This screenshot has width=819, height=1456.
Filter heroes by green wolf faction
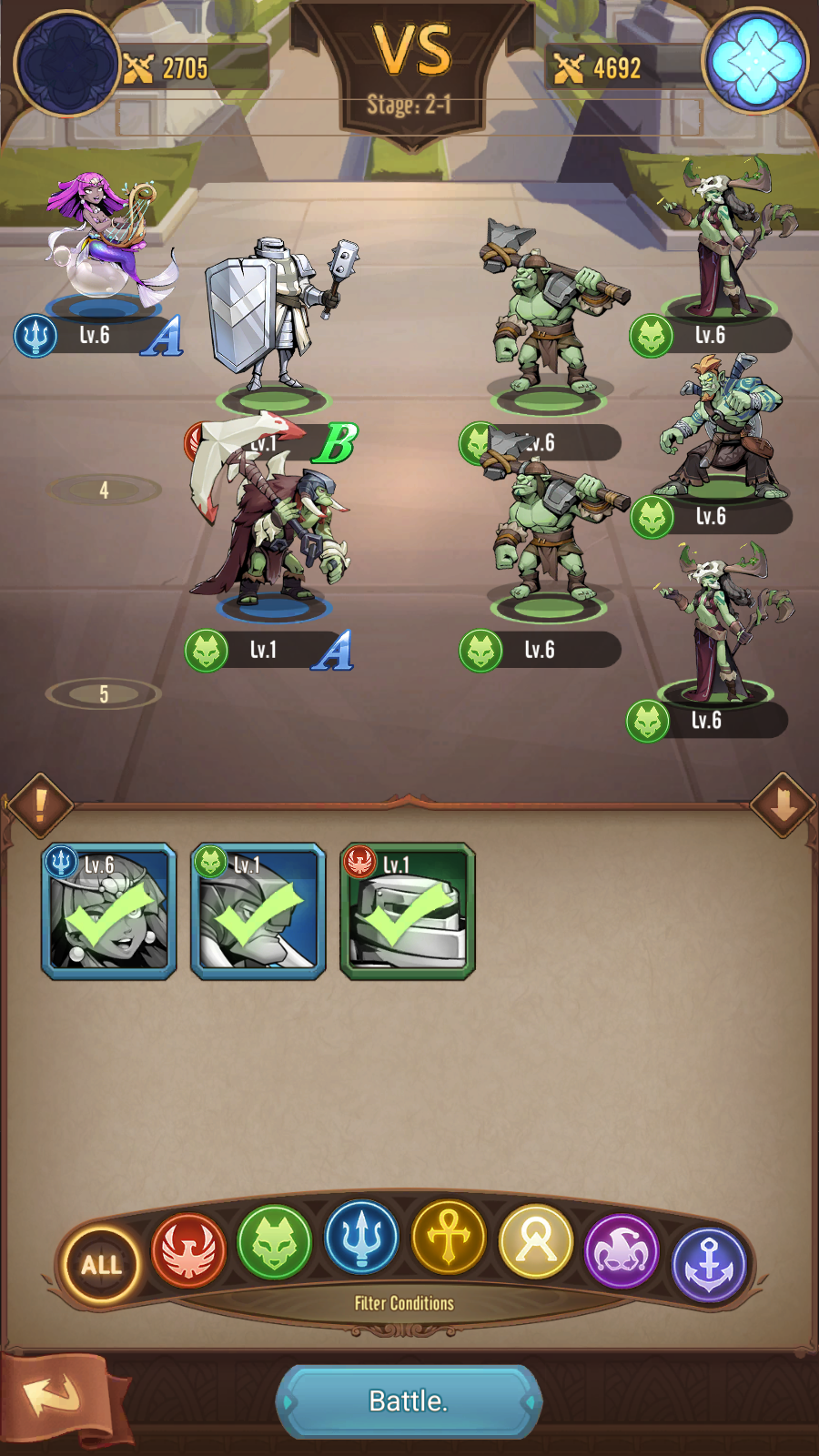coord(274,1241)
